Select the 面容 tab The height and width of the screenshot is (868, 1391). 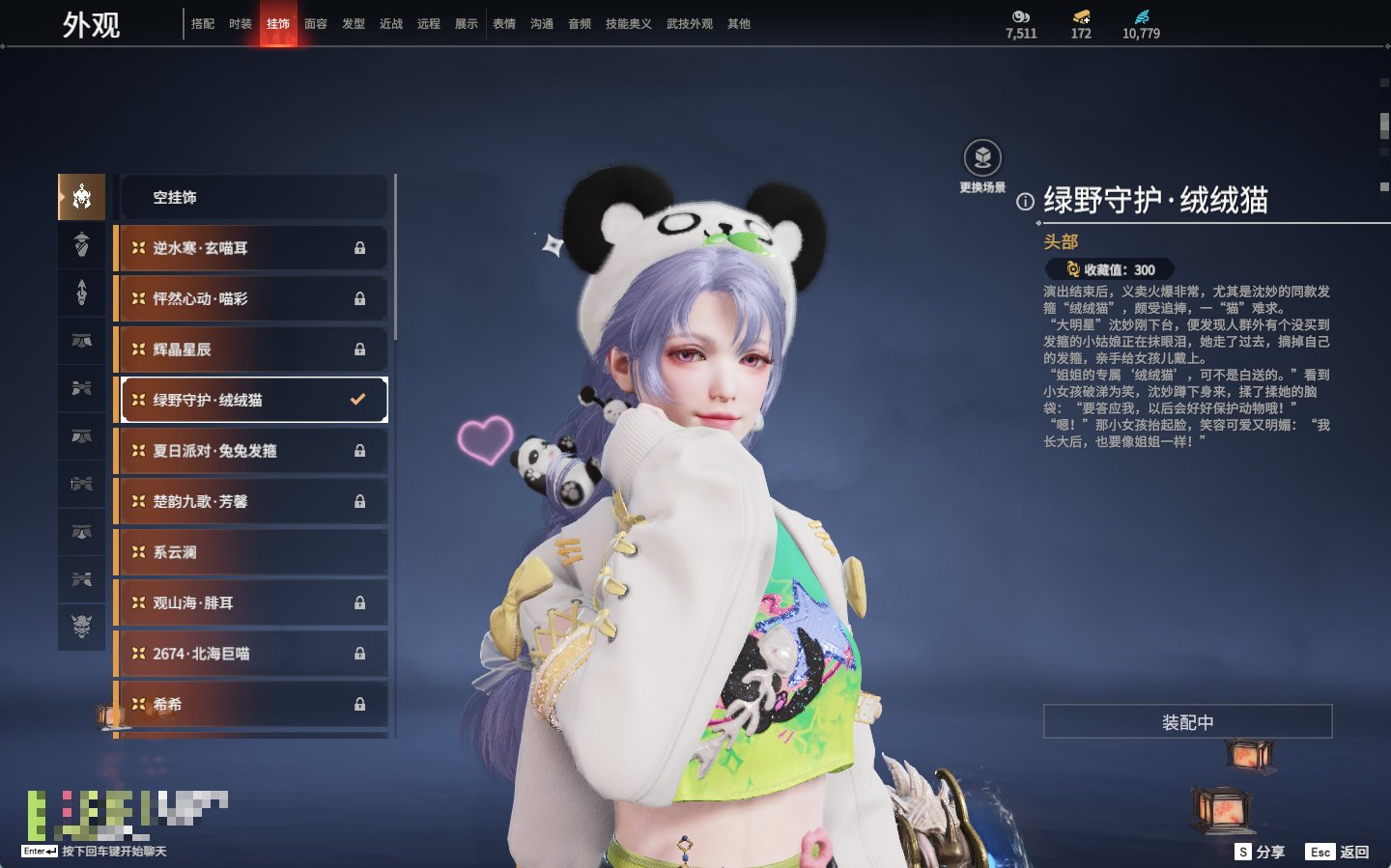tap(316, 24)
